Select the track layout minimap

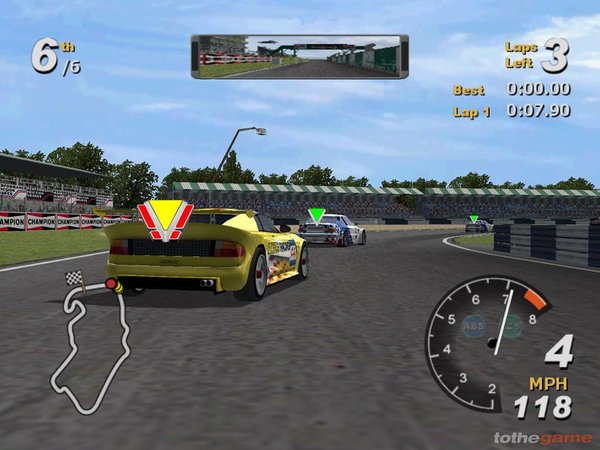[89, 340]
